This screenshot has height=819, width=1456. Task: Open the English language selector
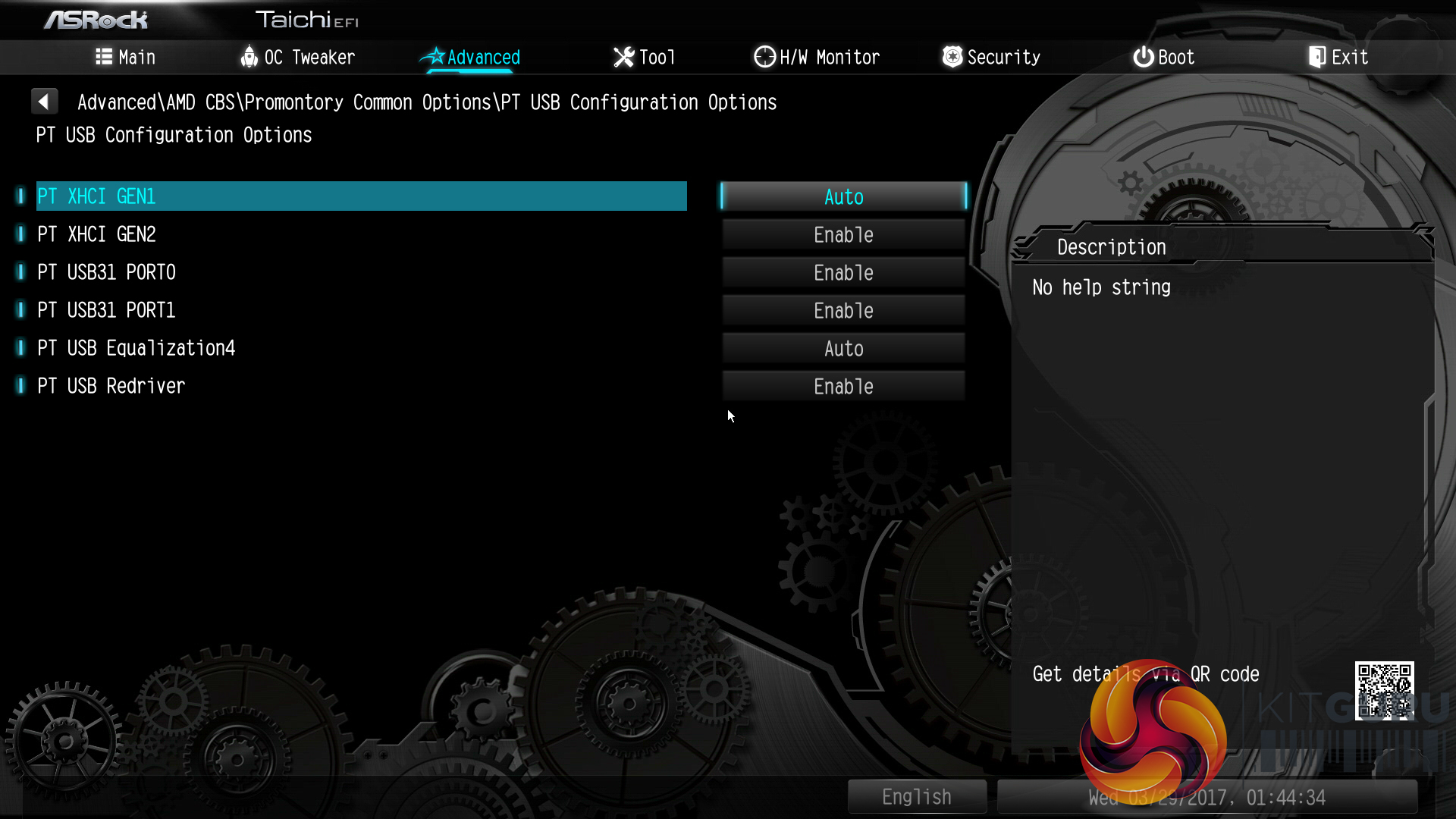(917, 797)
